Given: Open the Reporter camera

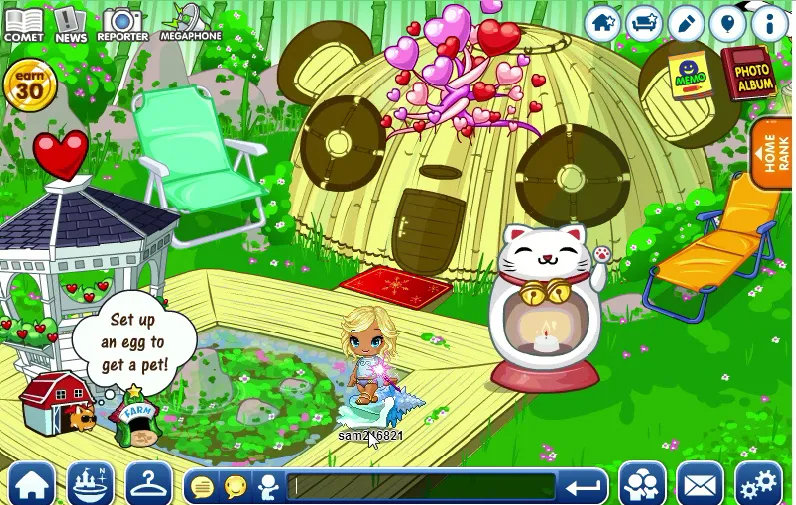Looking at the screenshot, I should point(122,24).
